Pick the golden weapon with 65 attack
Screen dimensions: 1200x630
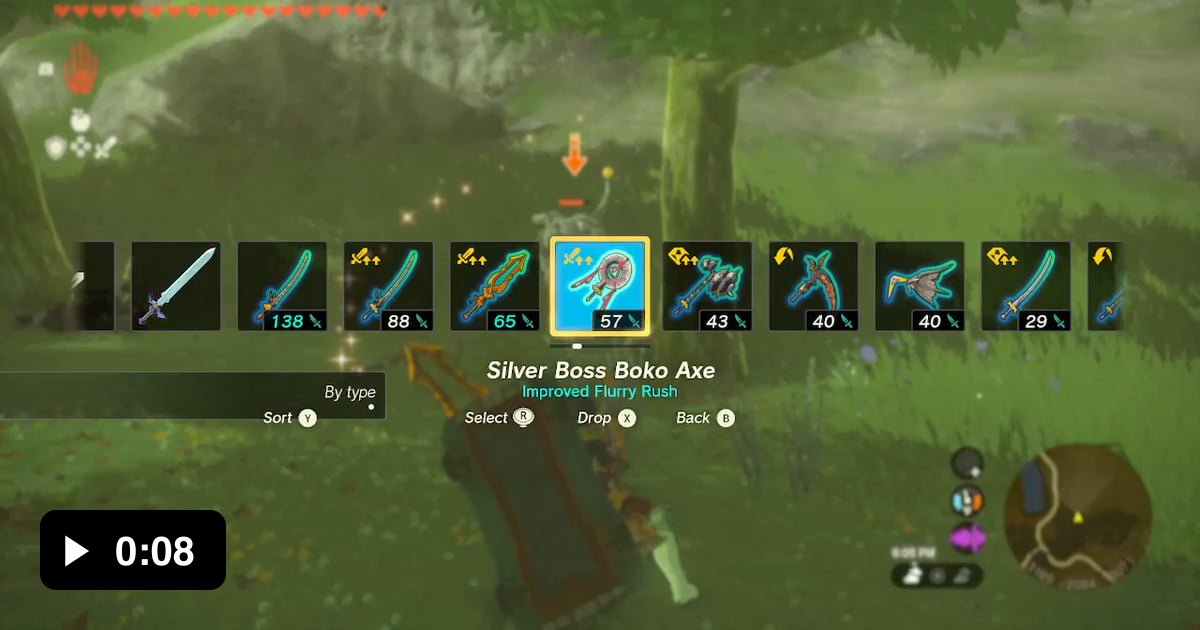tap(494, 286)
